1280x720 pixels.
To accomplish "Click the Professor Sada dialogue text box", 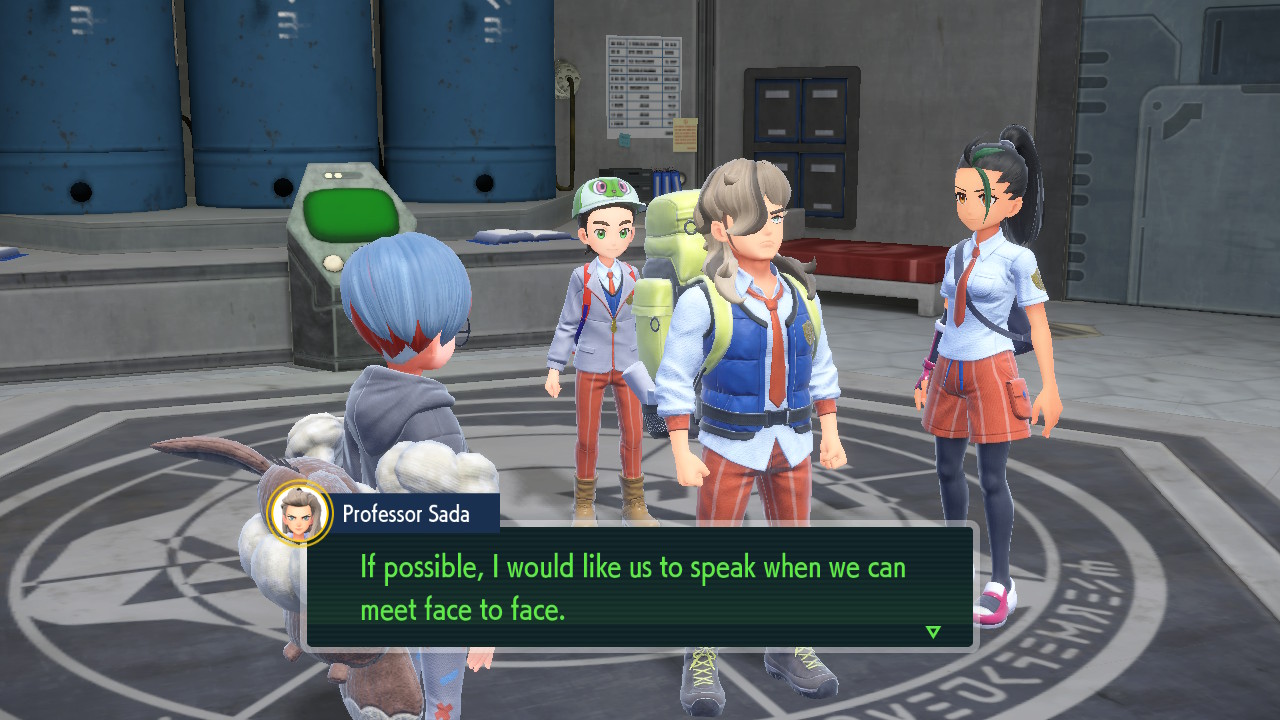I will point(640,587).
